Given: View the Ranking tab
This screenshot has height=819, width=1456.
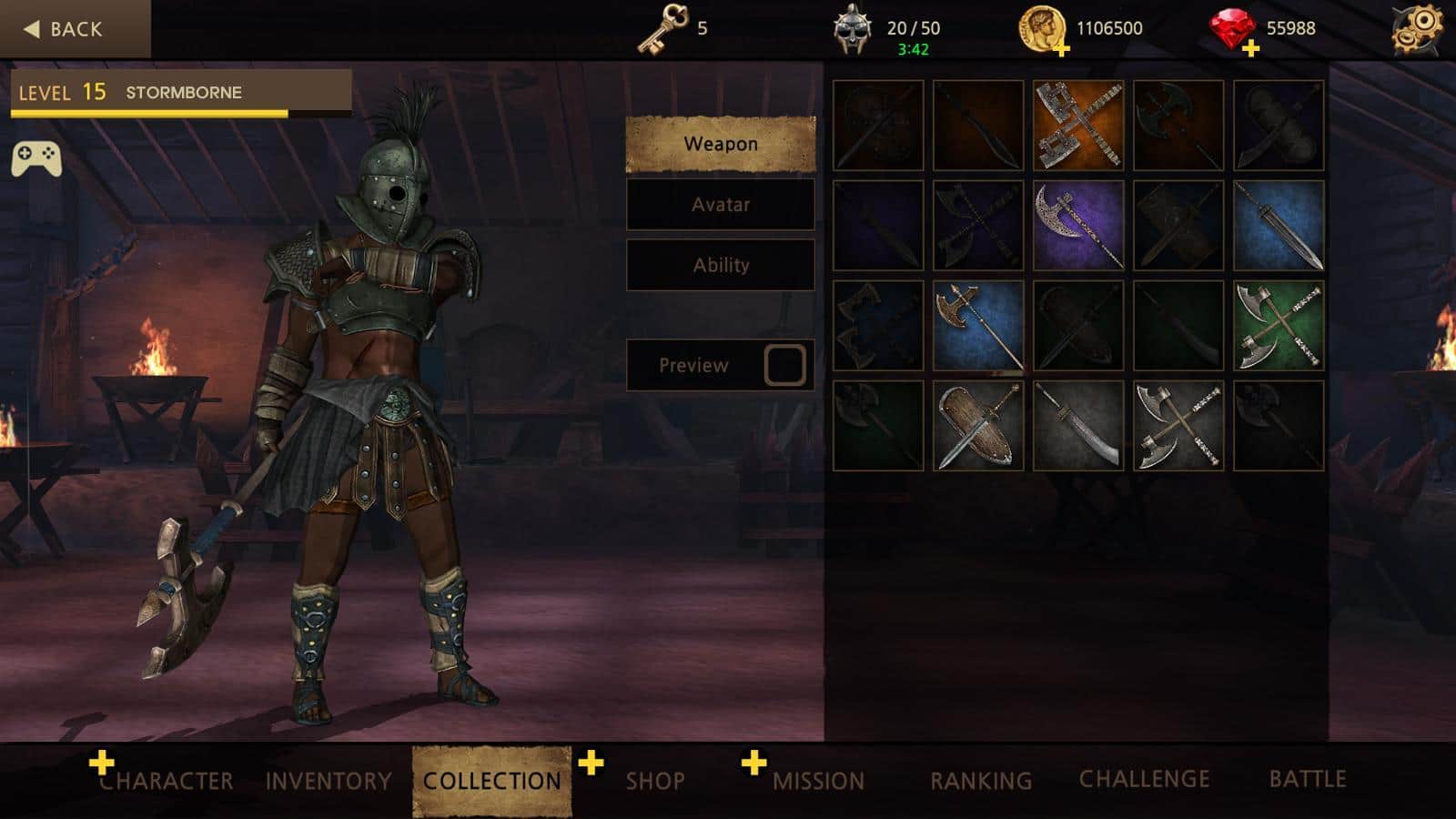Looking at the screenshot, I should point(981,781).
